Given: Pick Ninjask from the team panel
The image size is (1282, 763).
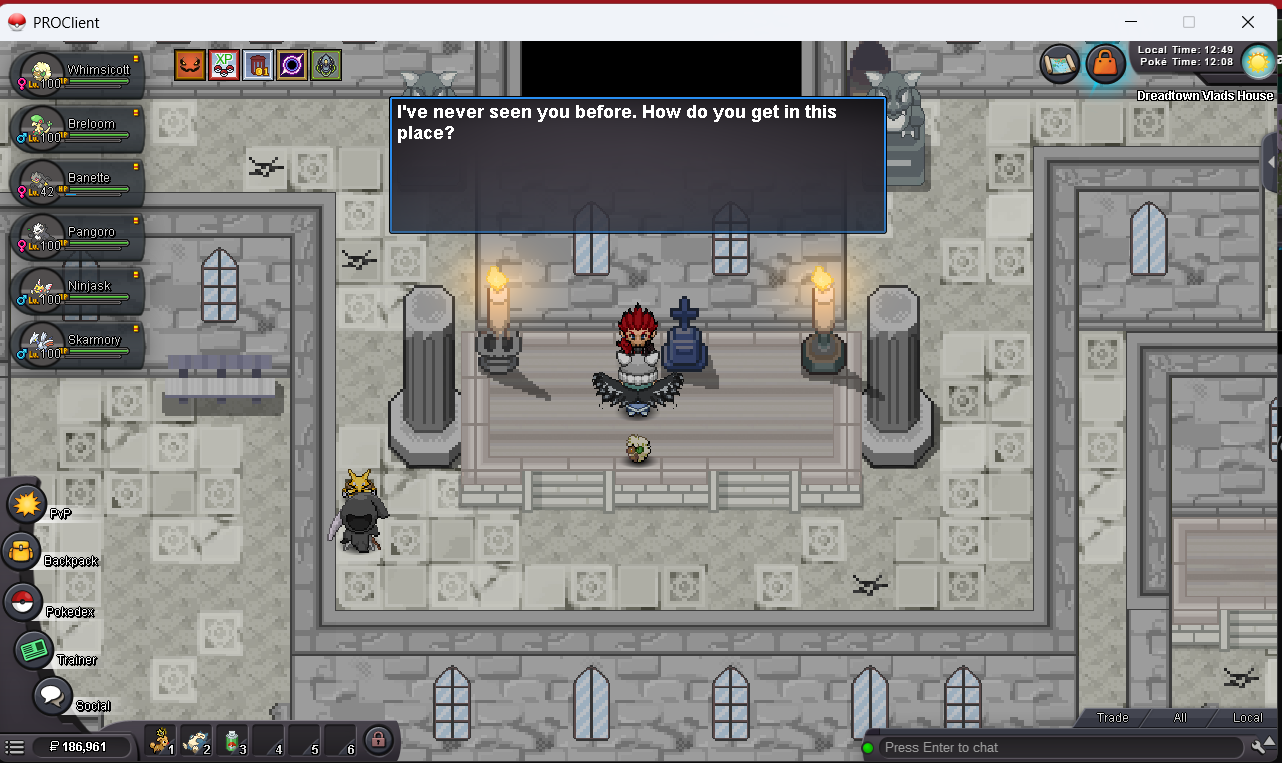Looking at the screenshot, I should point(78,289).
